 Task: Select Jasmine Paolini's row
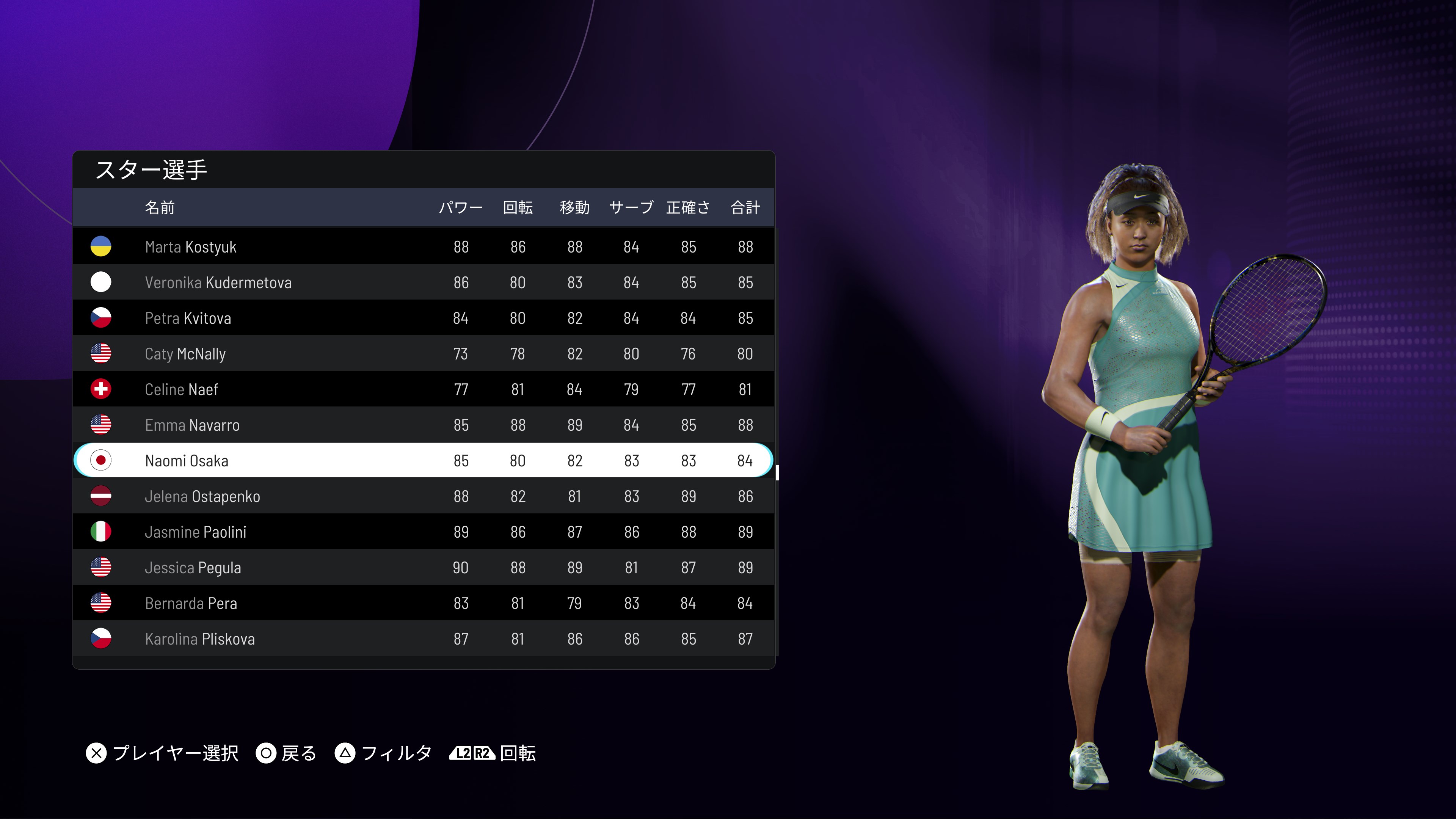pyautogui.click(x=423, y=531)
